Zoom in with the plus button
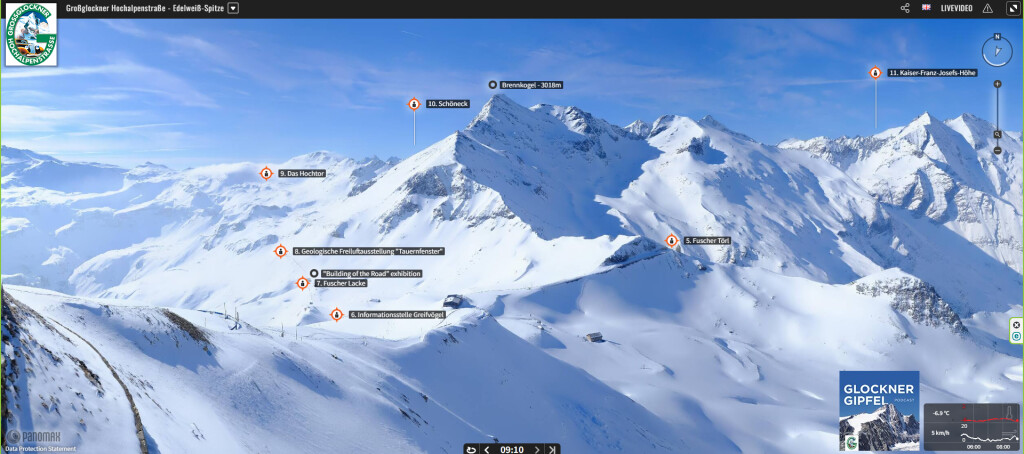This screenshot has width=1024, height=454. pos(997,84)
